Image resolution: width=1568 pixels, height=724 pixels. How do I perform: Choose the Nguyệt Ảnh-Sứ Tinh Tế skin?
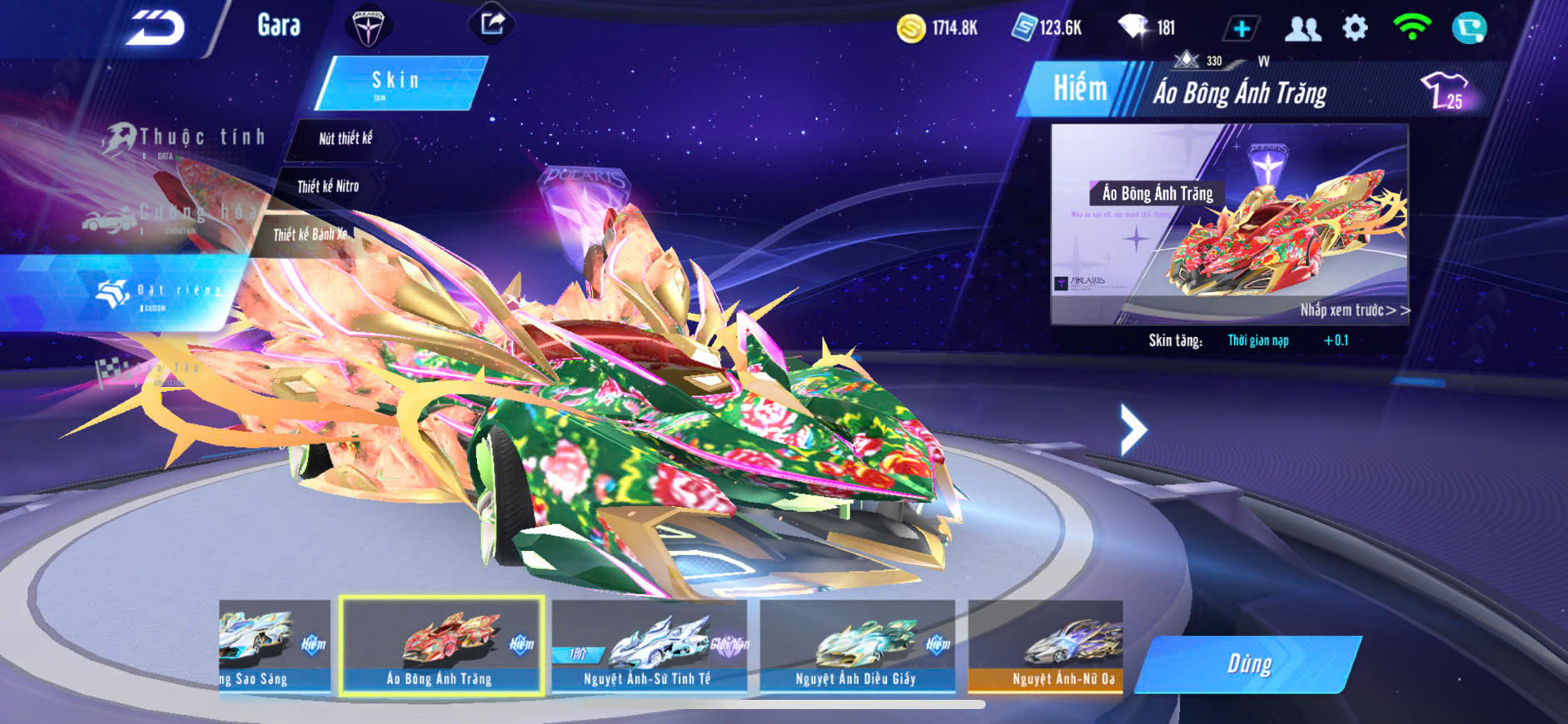(649, 646)
